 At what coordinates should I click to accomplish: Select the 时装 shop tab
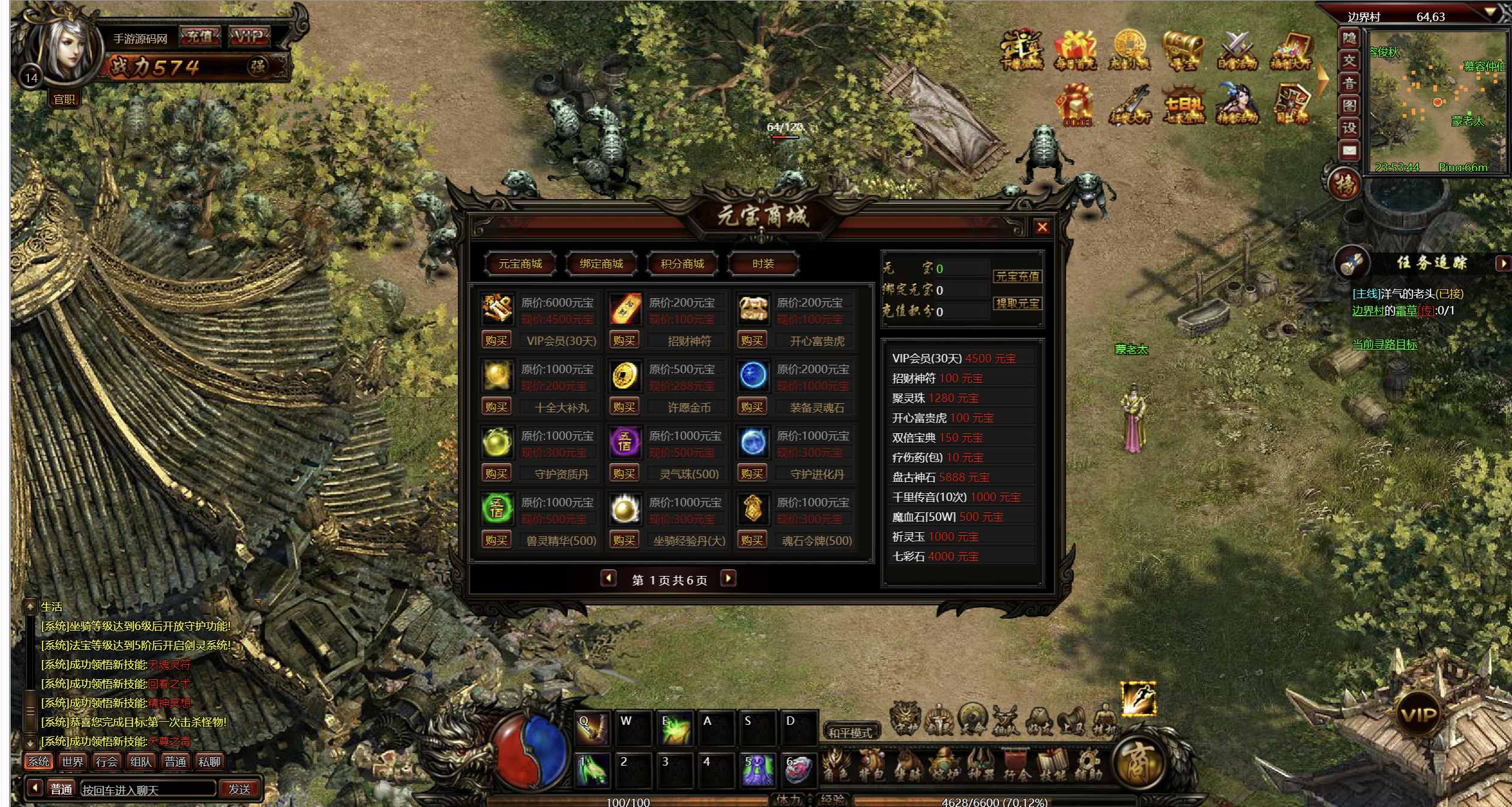click(x=763, y=264)
